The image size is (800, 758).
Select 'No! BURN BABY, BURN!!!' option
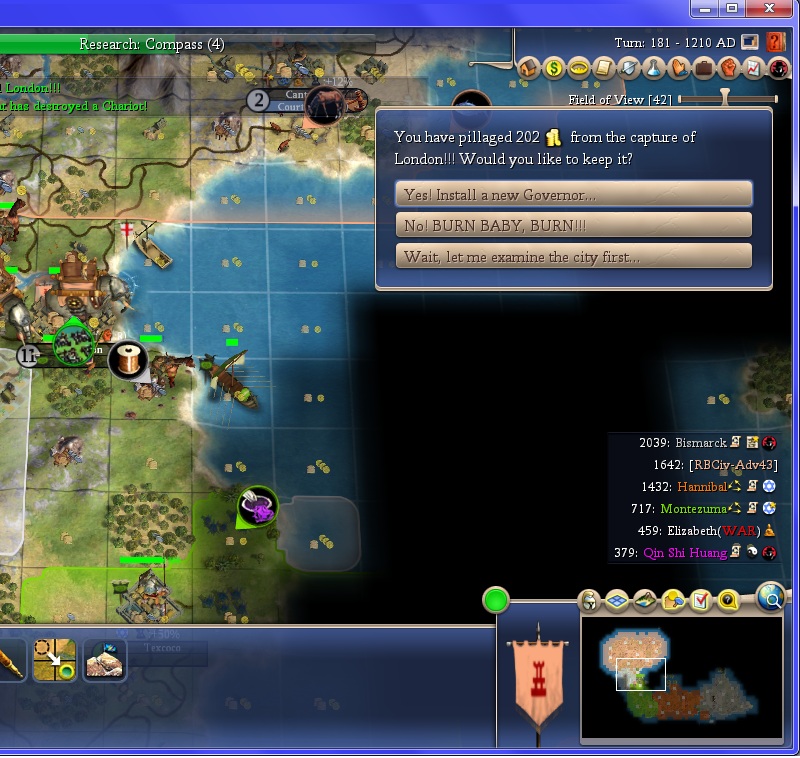click(x=573, y=225)
